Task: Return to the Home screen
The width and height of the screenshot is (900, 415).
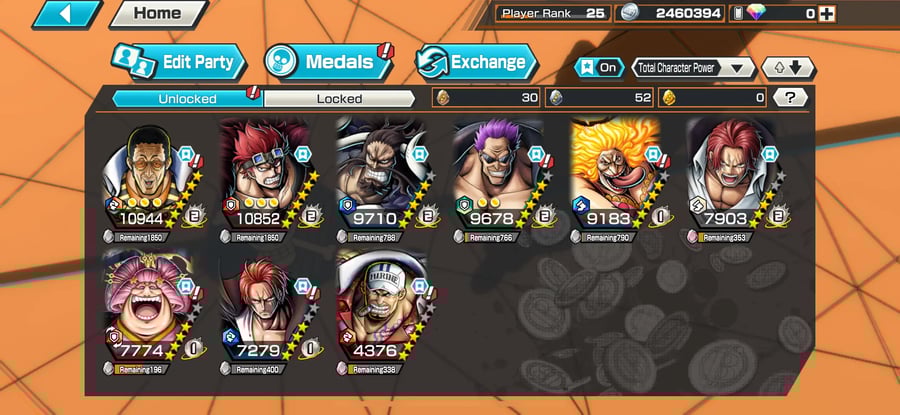Action: (x=156, y=14)
